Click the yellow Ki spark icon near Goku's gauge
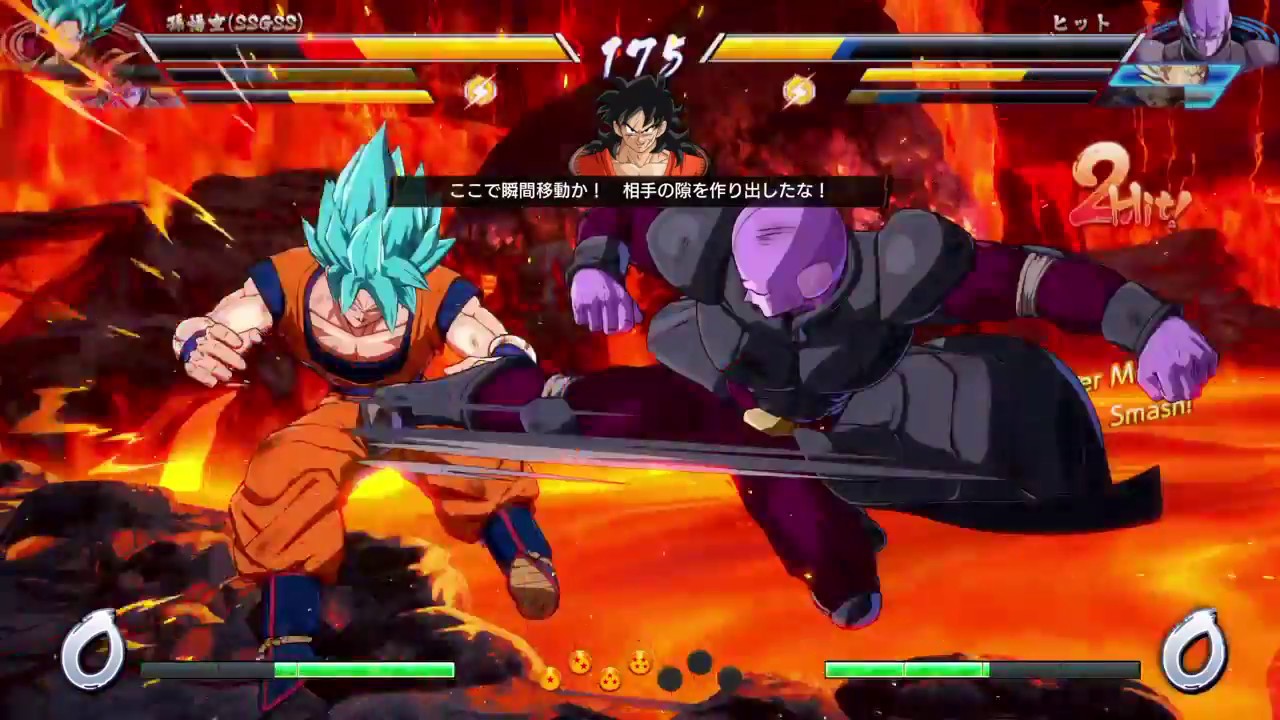 pyautogui.click(x=484, y=89)
